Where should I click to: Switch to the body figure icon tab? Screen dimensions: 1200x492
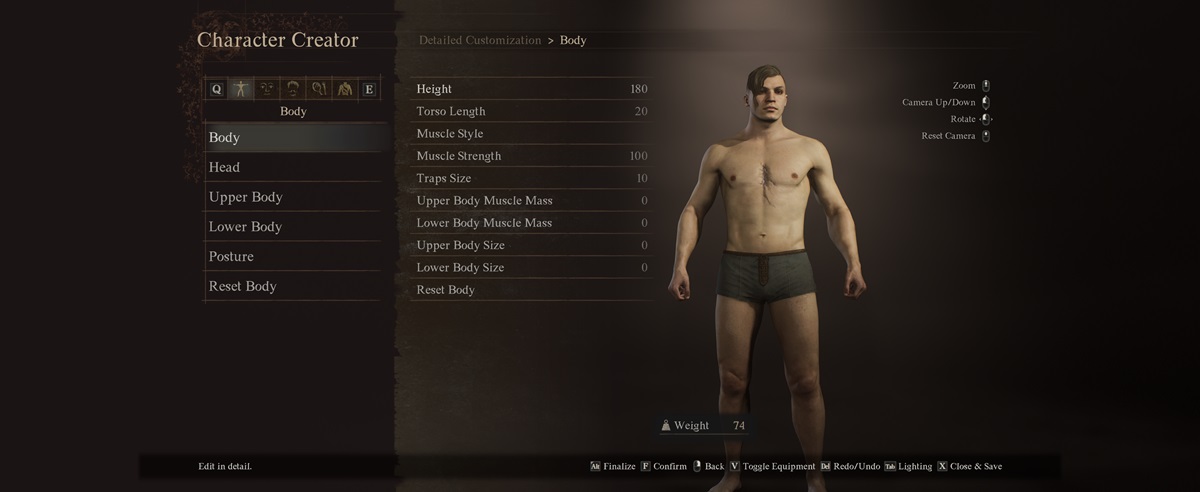click(x=241, y=89)
